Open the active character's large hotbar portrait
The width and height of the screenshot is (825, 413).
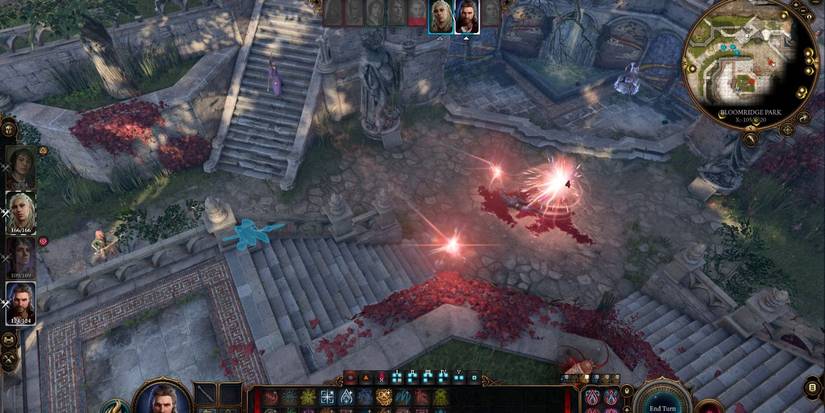click(162, 398)
